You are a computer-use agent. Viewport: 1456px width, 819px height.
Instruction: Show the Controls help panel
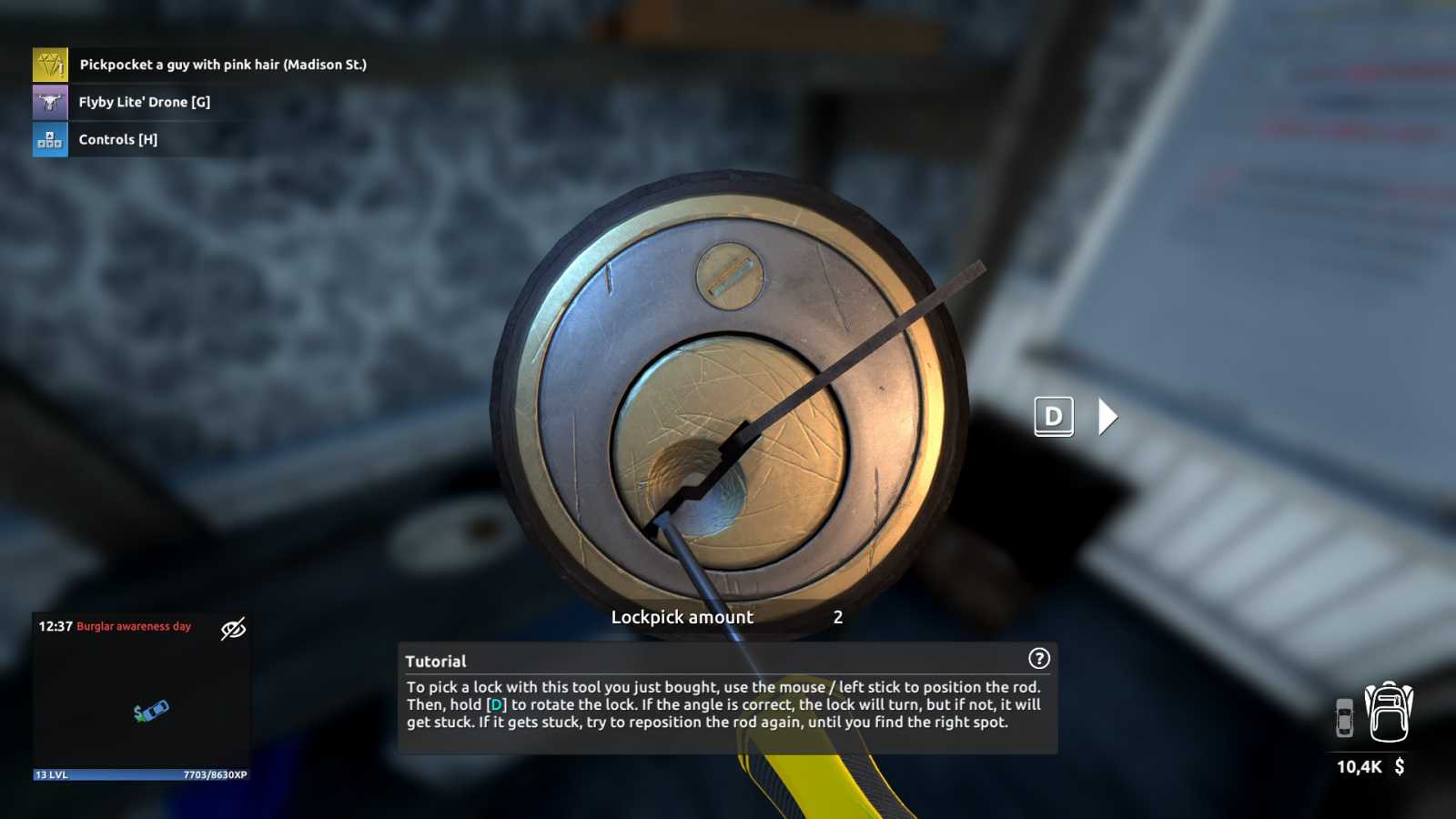117,139
